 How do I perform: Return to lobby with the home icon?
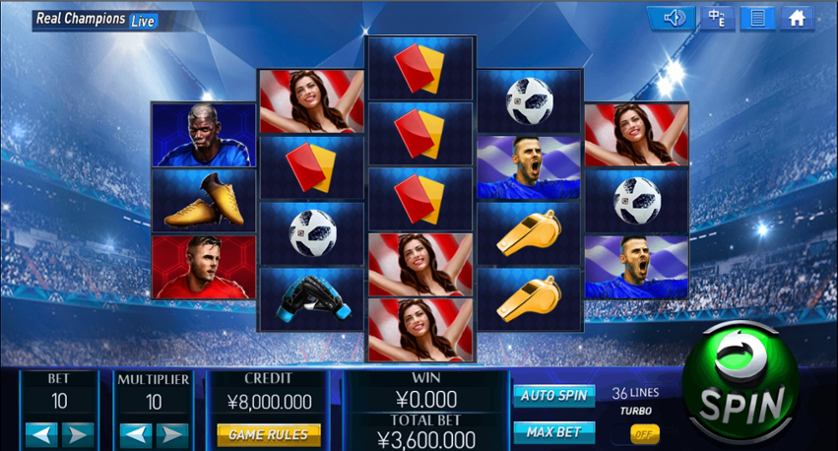point(797,18)
